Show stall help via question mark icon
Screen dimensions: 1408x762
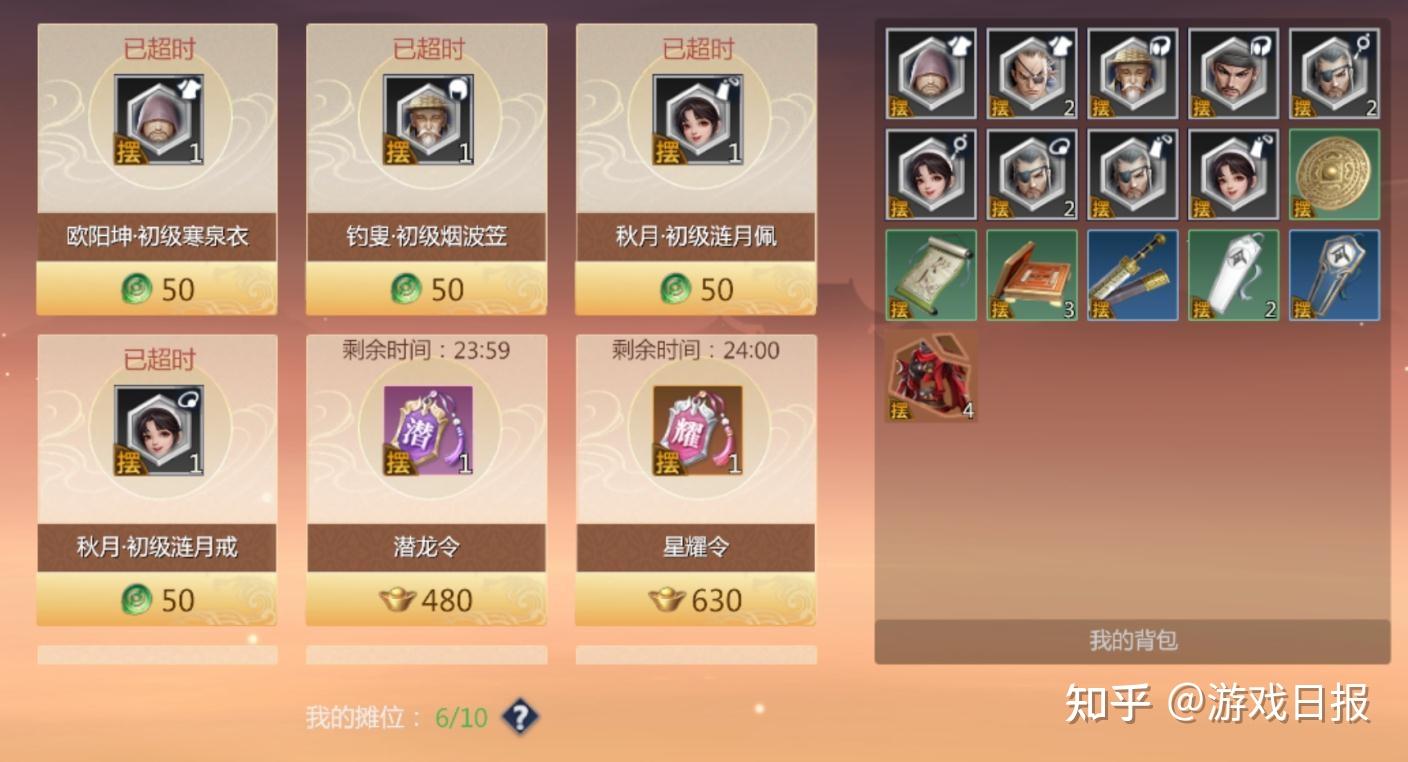(x=520, y=716)
